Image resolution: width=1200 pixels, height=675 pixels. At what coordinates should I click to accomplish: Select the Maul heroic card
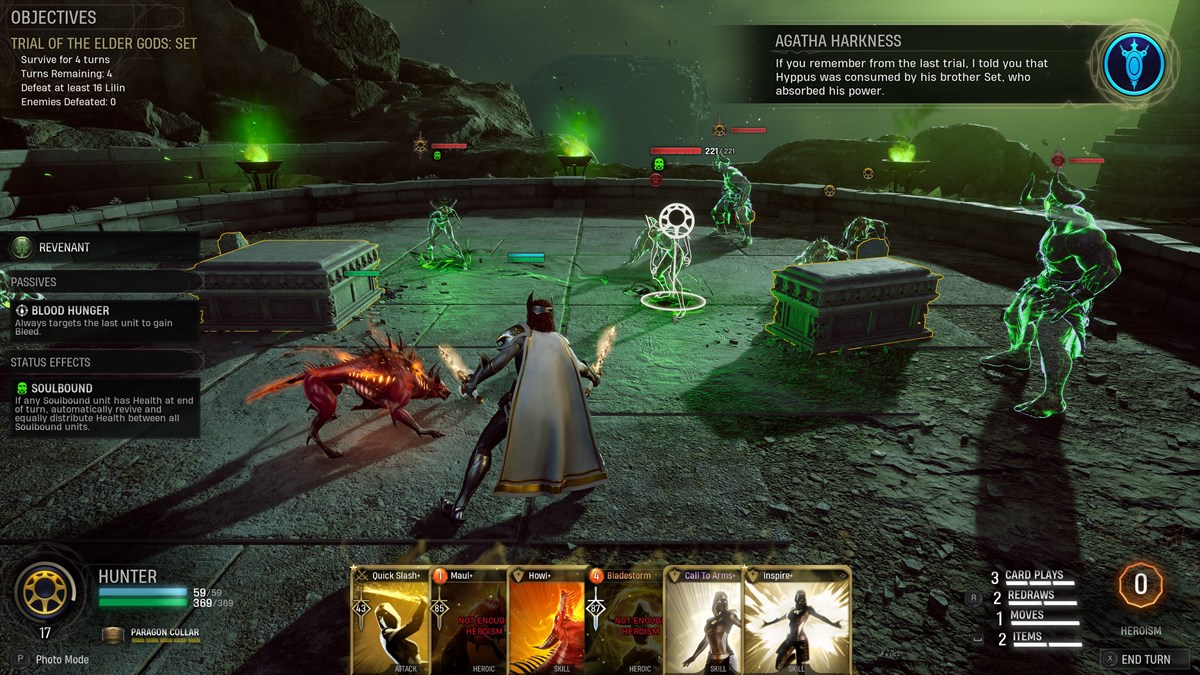tap(468, 620)
